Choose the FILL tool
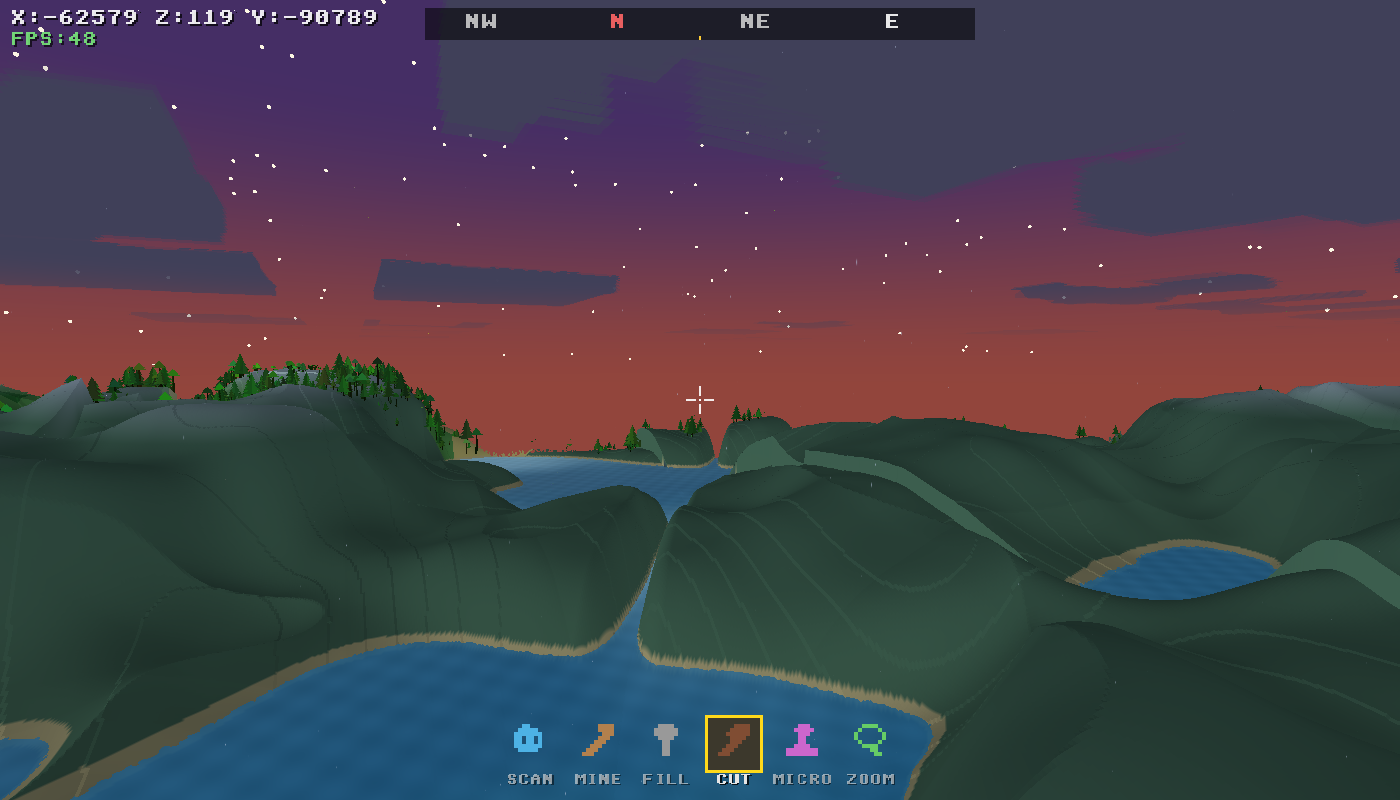This screenshot has height=800, width=1400. (x=665, y=738)
